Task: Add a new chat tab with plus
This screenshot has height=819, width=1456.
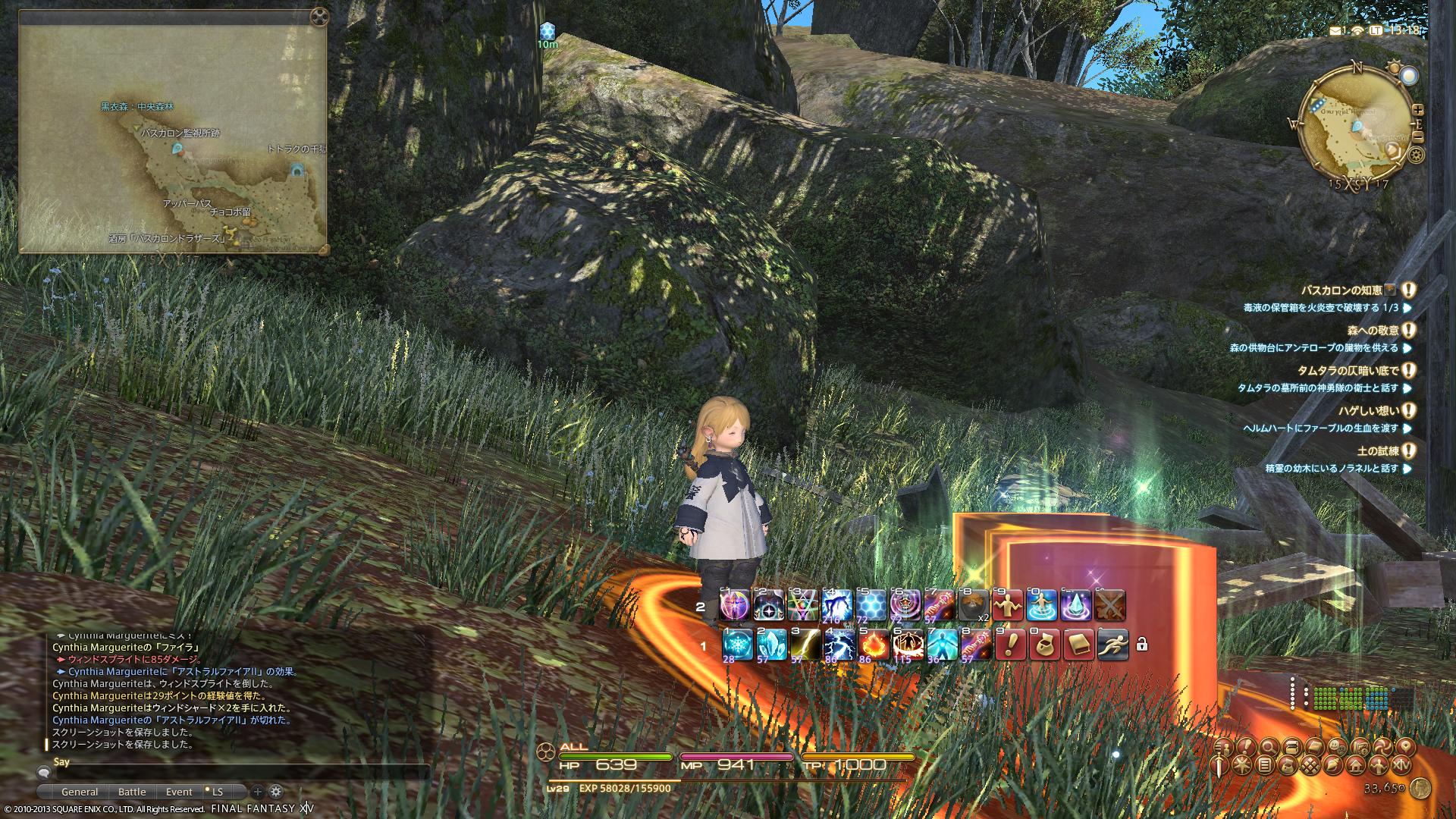Action: 258,792
